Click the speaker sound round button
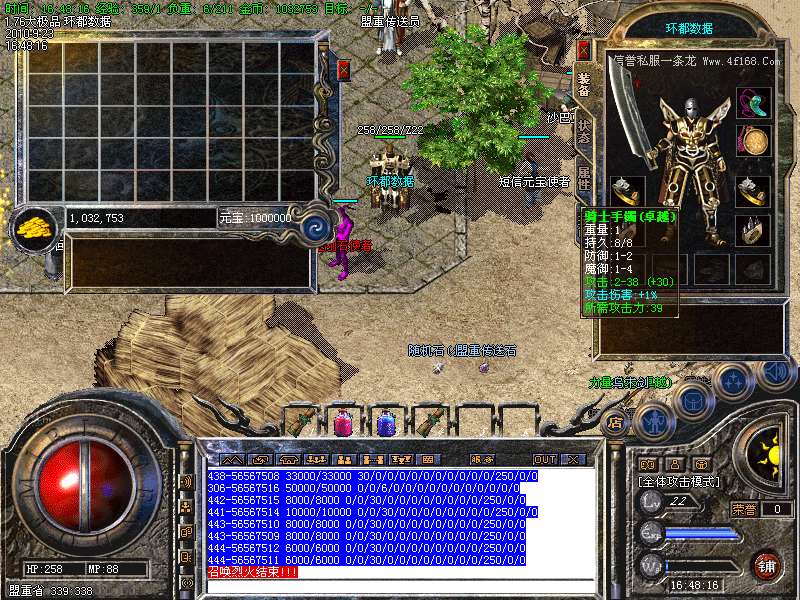800x600 pixels. (776, 372)
